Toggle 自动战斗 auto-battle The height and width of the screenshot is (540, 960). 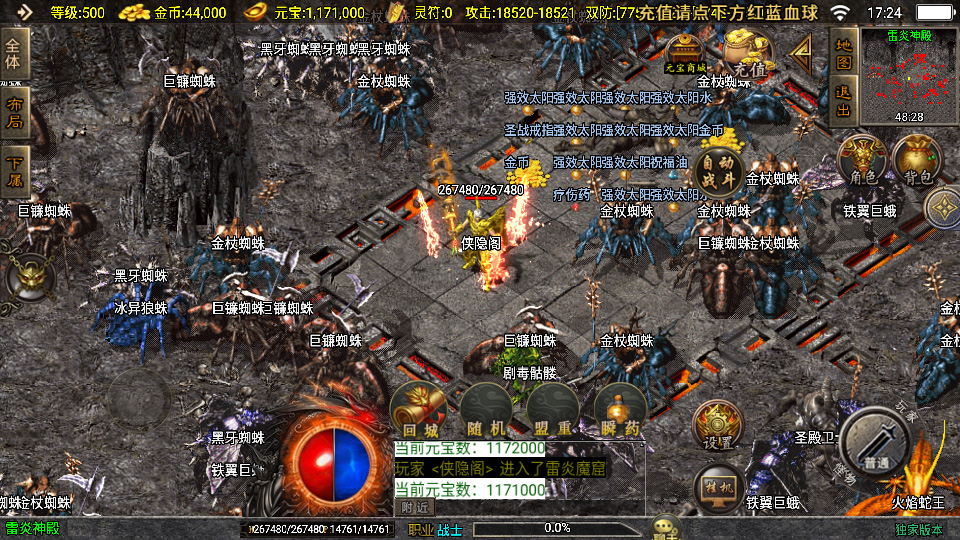tap(719, 172)
